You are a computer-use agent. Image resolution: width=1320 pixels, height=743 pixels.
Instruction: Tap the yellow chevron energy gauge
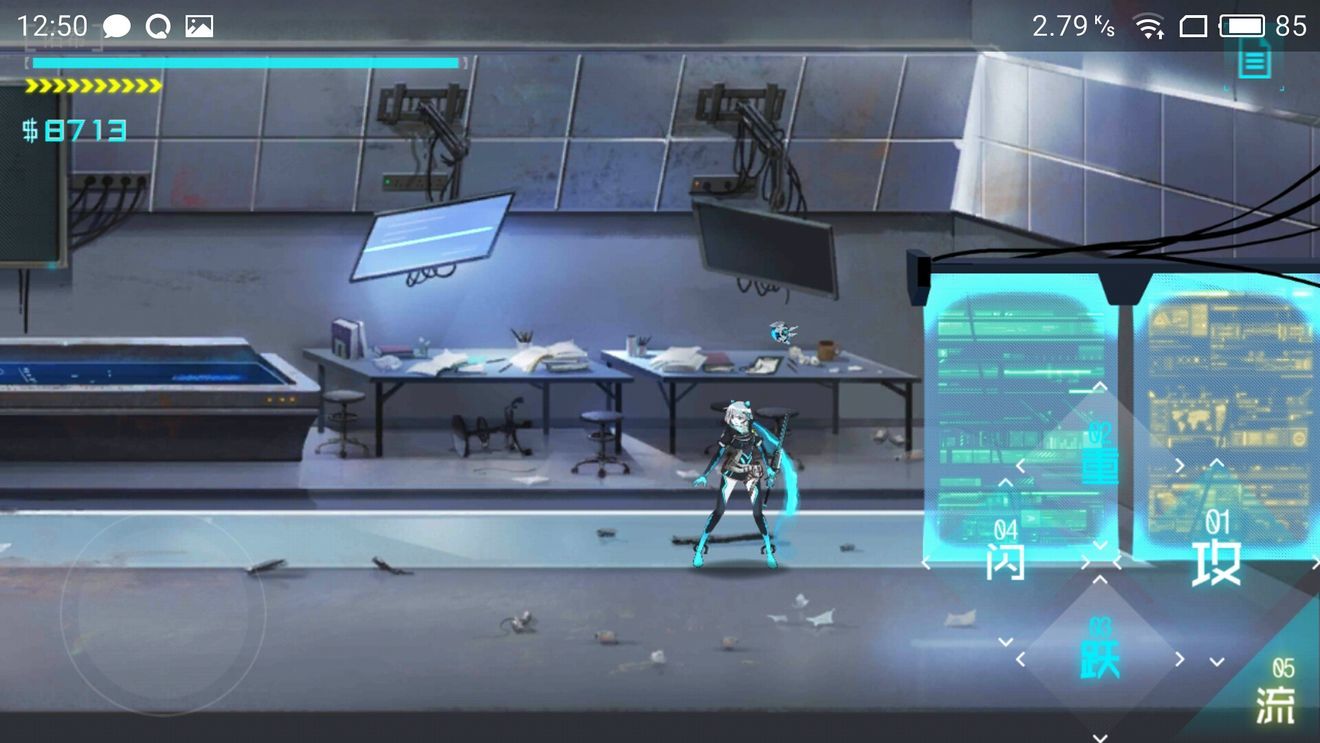coord(90,85)
